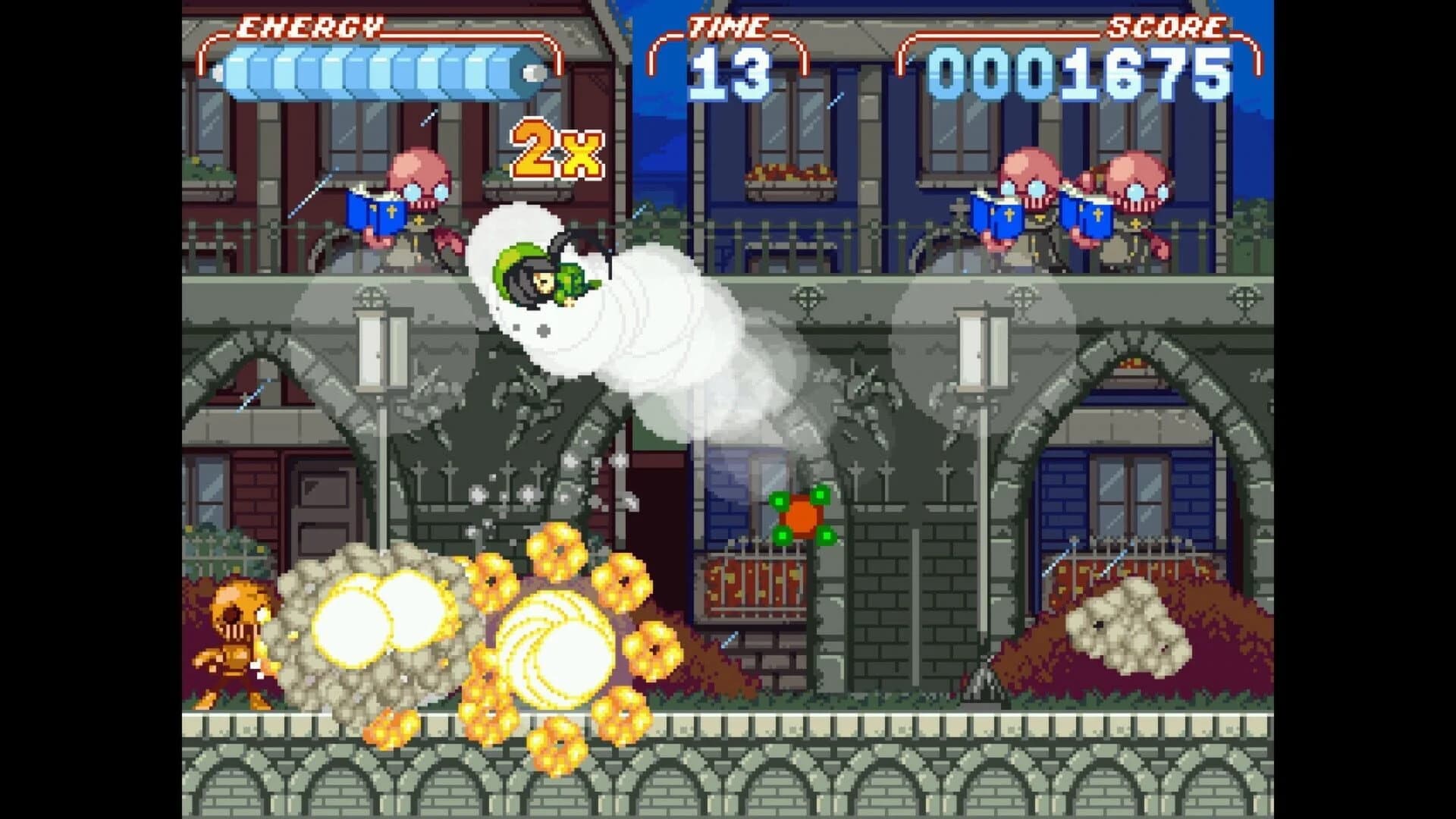Toggle the 2x score multiplier indicator
This screenshot has width=1456, height=819.
557,148
